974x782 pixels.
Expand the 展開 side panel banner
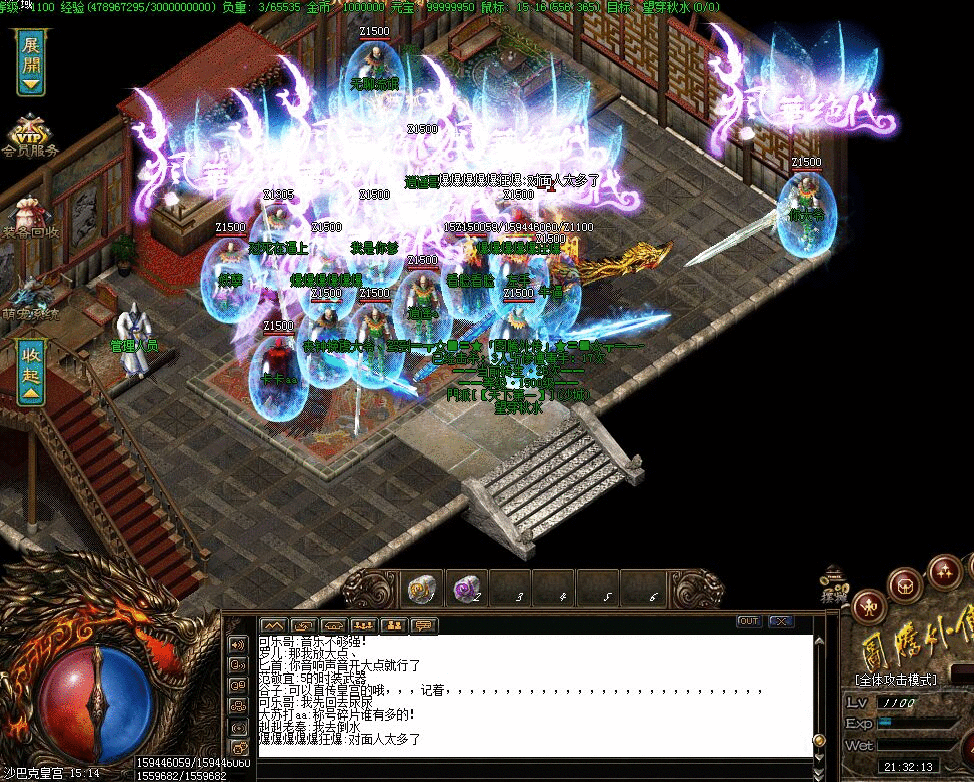pos(31,62)
